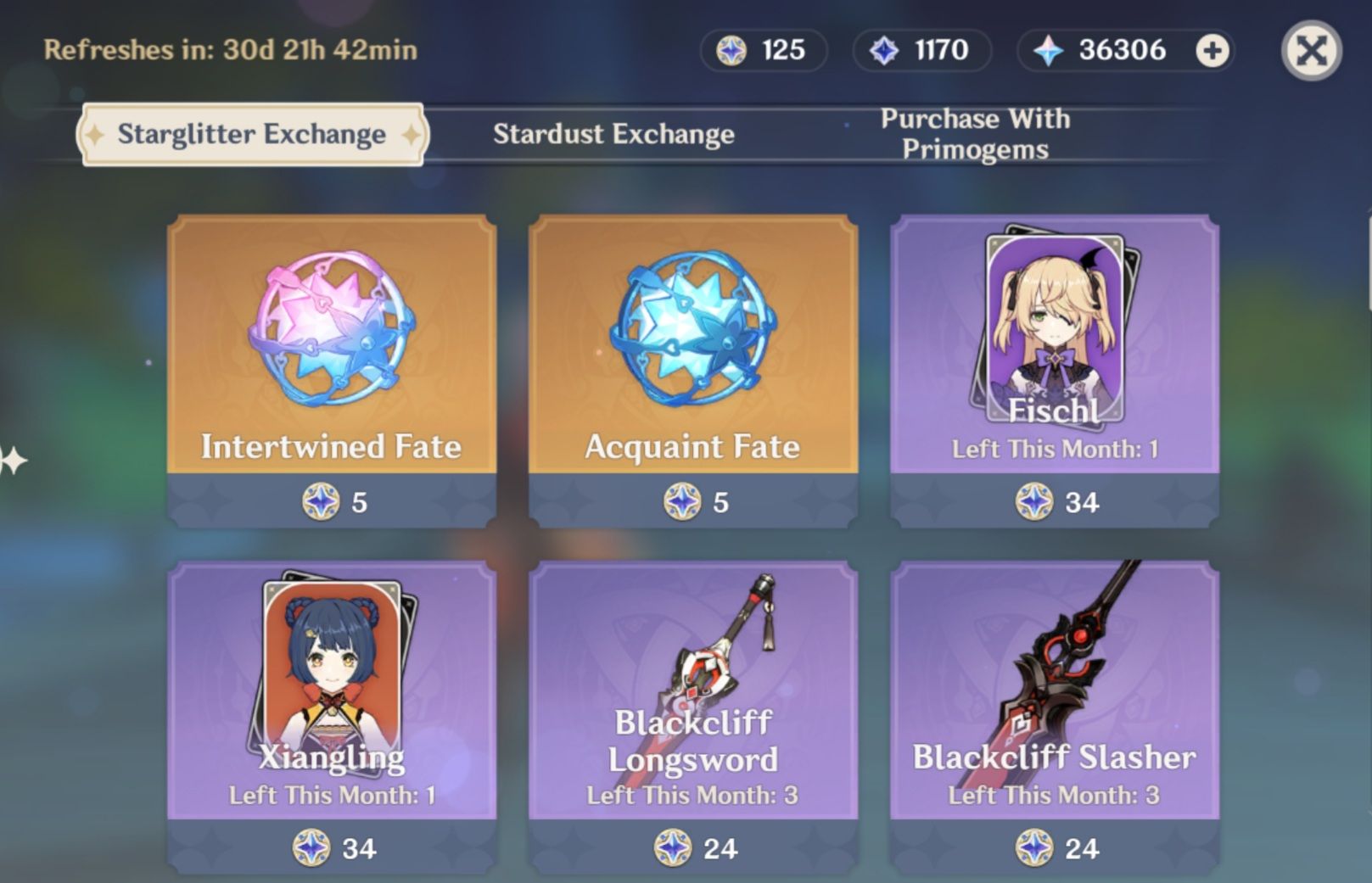The height and width of the screenshot is (883, 1372).
Task: Open the 1170 Starglitter balance display
Action: pos(921,50)
